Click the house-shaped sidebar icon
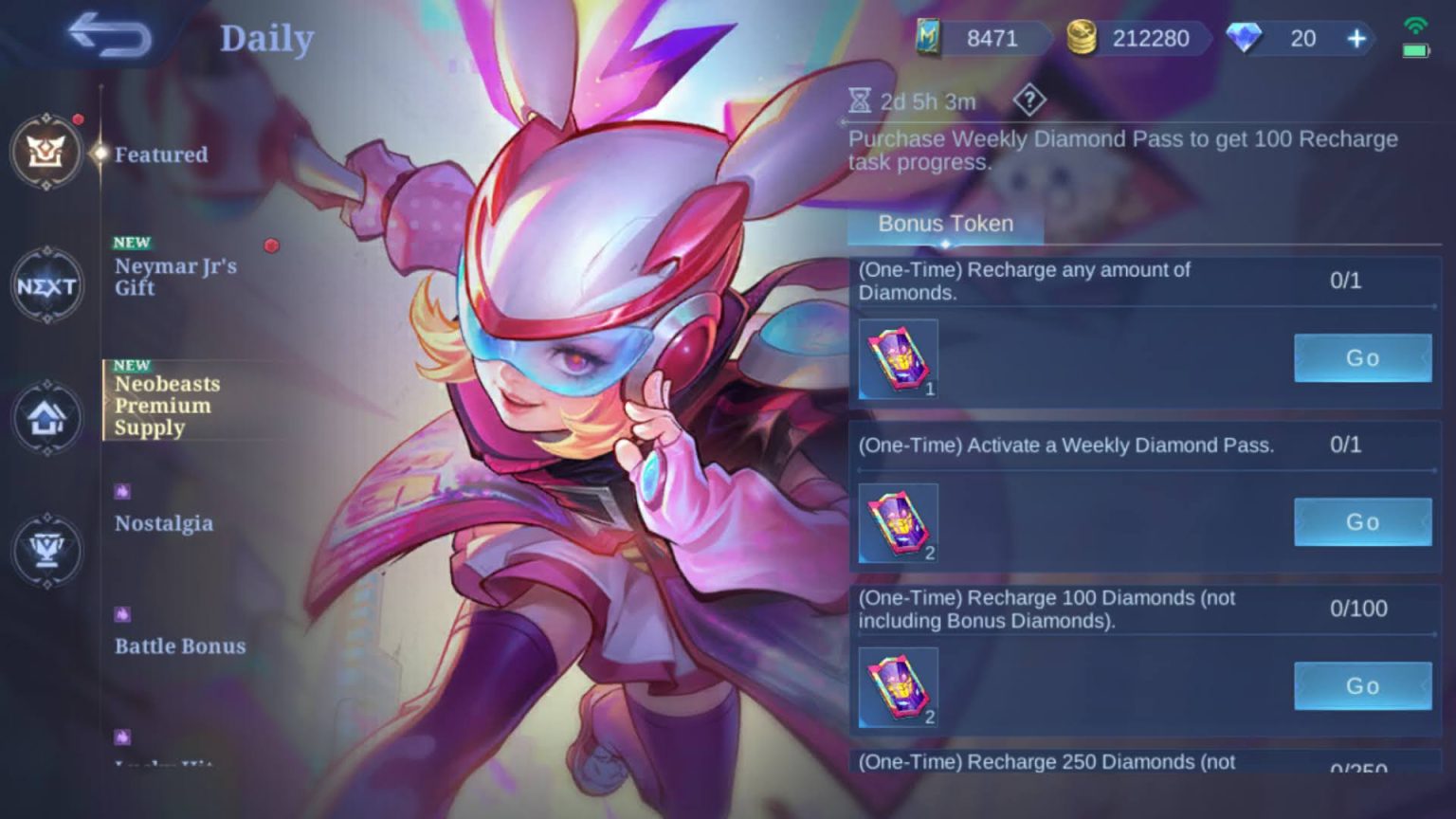Viewport: 1456px width, 819px height. pos(46,419)
